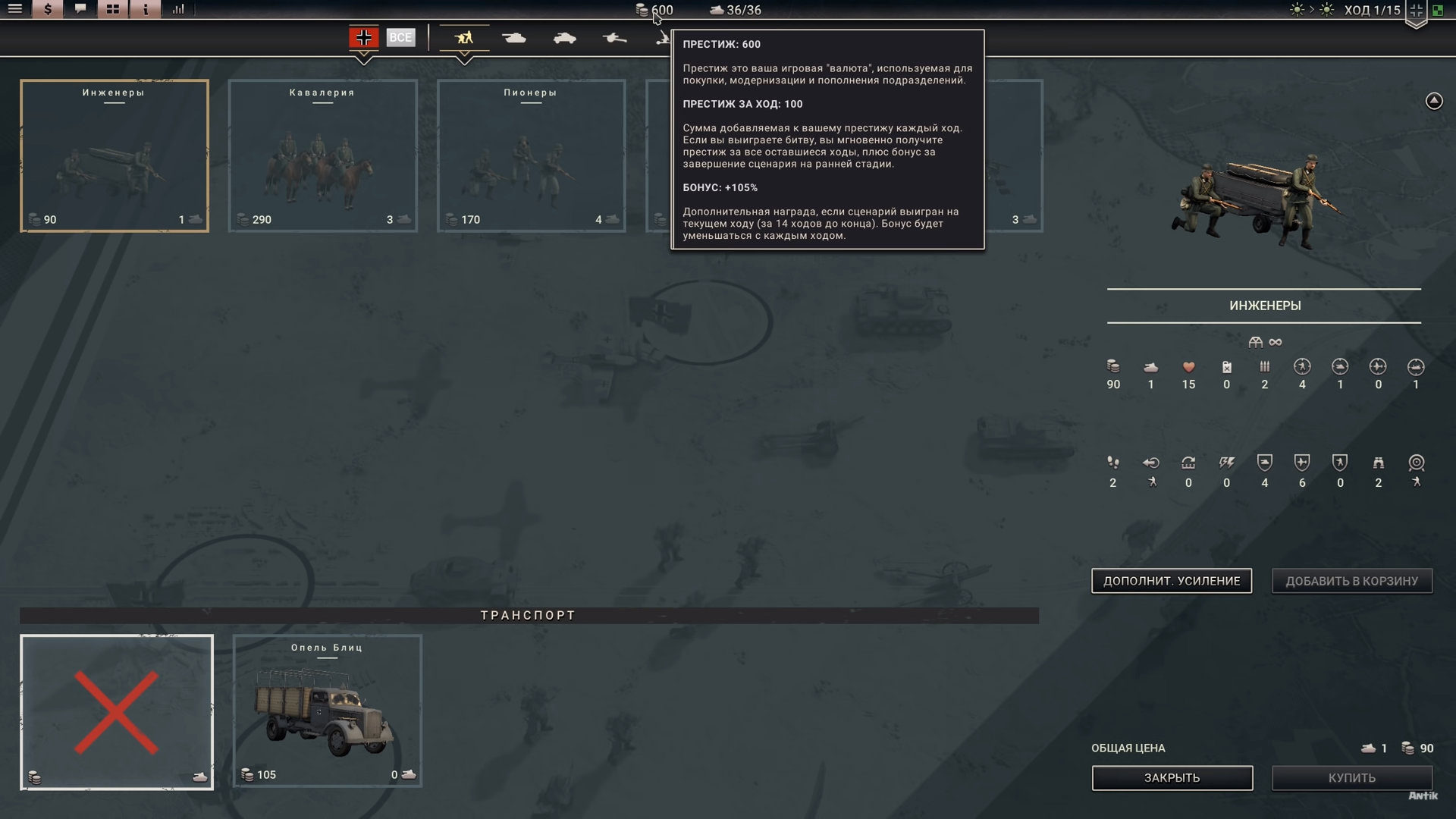Screen dimensions: 1456x819
Task: Open the four-squares grid panel
Action: (x=113, y=9)
